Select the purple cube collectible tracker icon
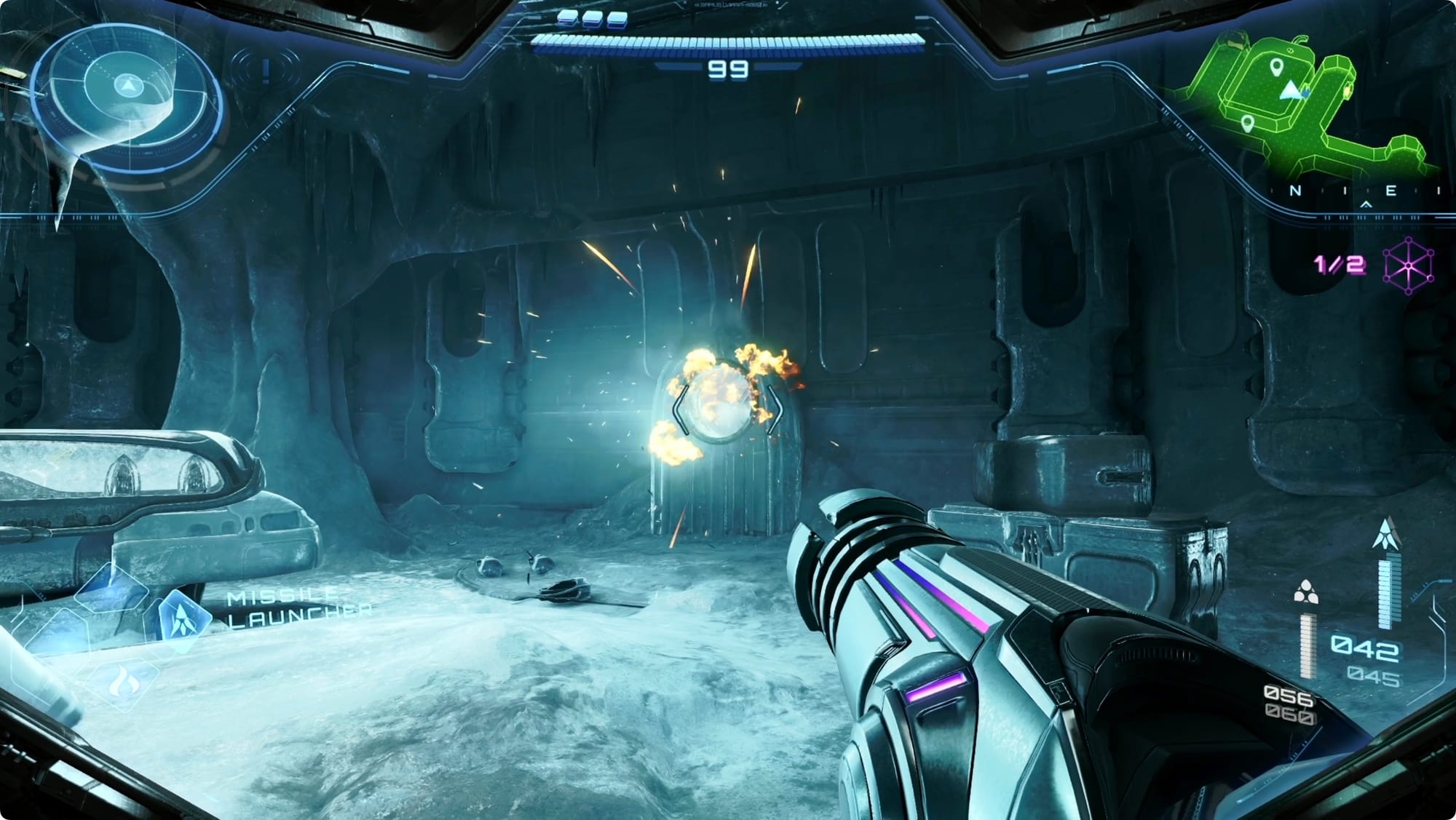Screen dimensions: 1456x820 pyautogui.click(x=1408, y=266)
